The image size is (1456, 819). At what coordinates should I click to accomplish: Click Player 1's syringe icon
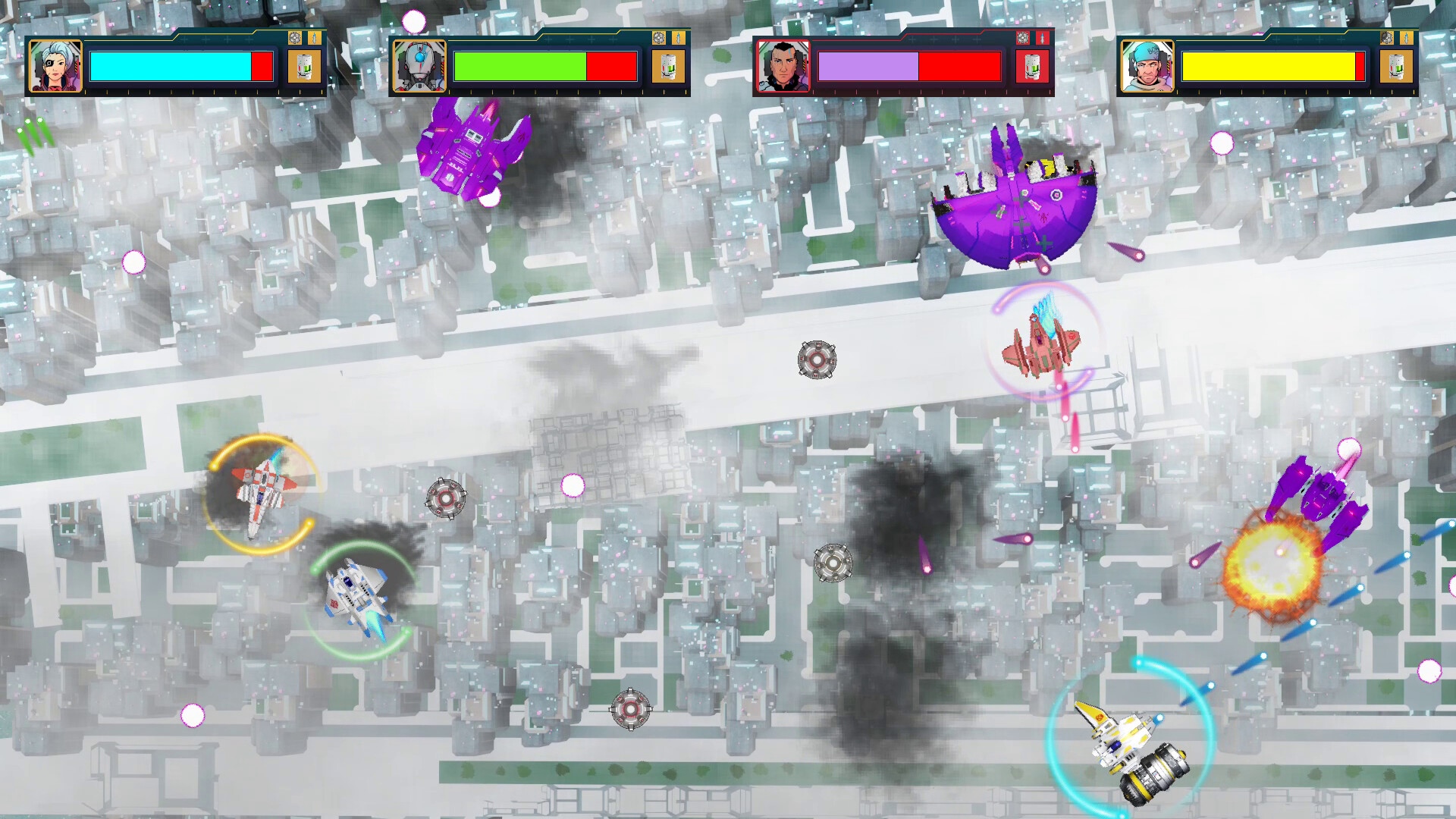click(314, 38)
